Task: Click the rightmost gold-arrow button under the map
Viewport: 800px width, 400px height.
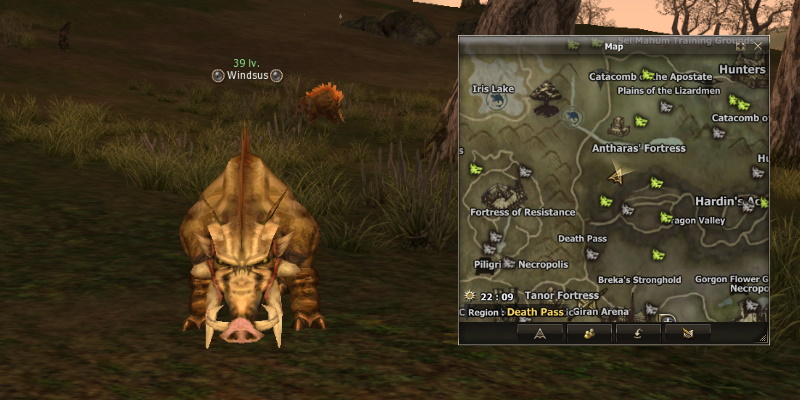Action: tap(686, 333)
